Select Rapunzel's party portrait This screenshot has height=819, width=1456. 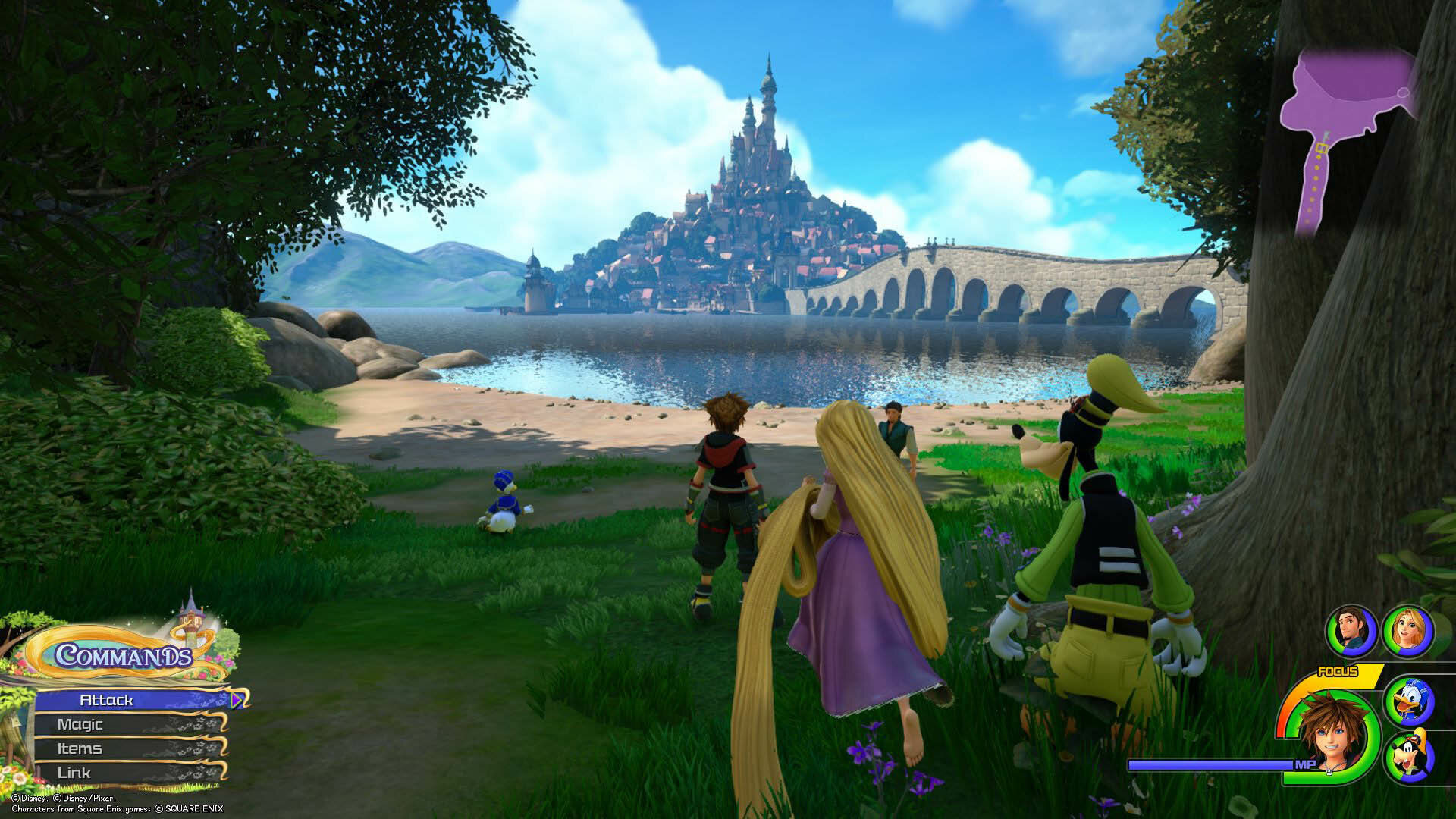pos(1408,632)
